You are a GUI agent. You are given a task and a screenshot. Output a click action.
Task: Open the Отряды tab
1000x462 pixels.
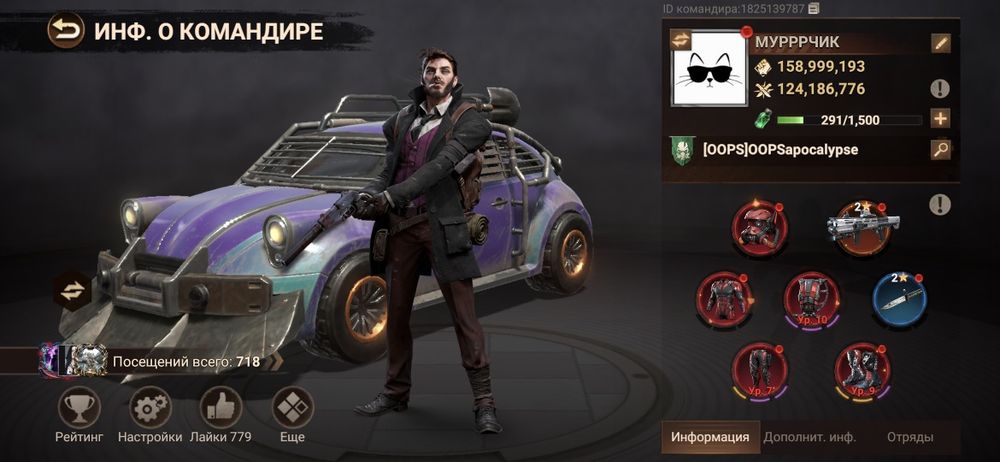910,437
